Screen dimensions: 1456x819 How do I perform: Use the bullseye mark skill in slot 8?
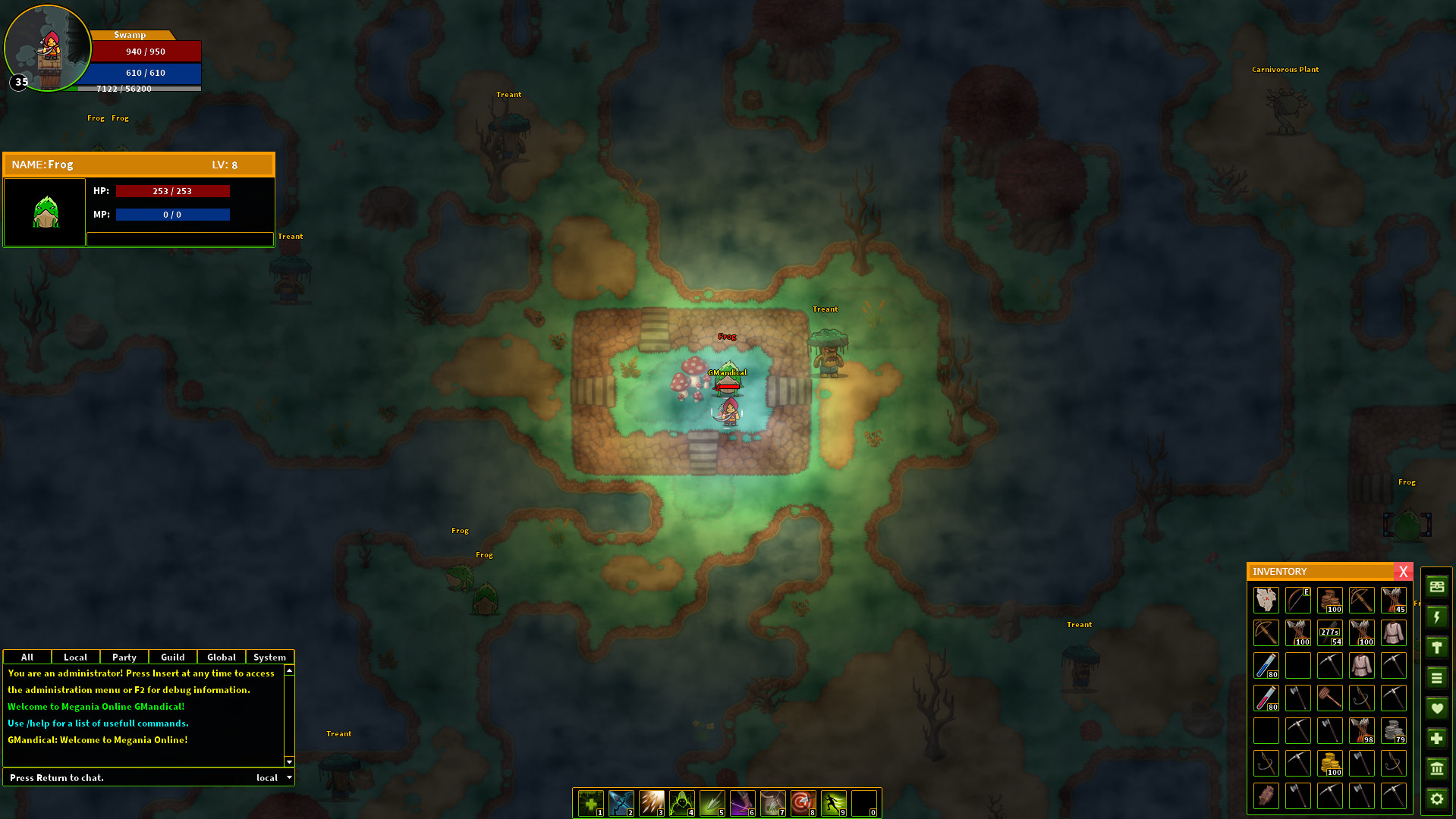click(x=803, y=802)
